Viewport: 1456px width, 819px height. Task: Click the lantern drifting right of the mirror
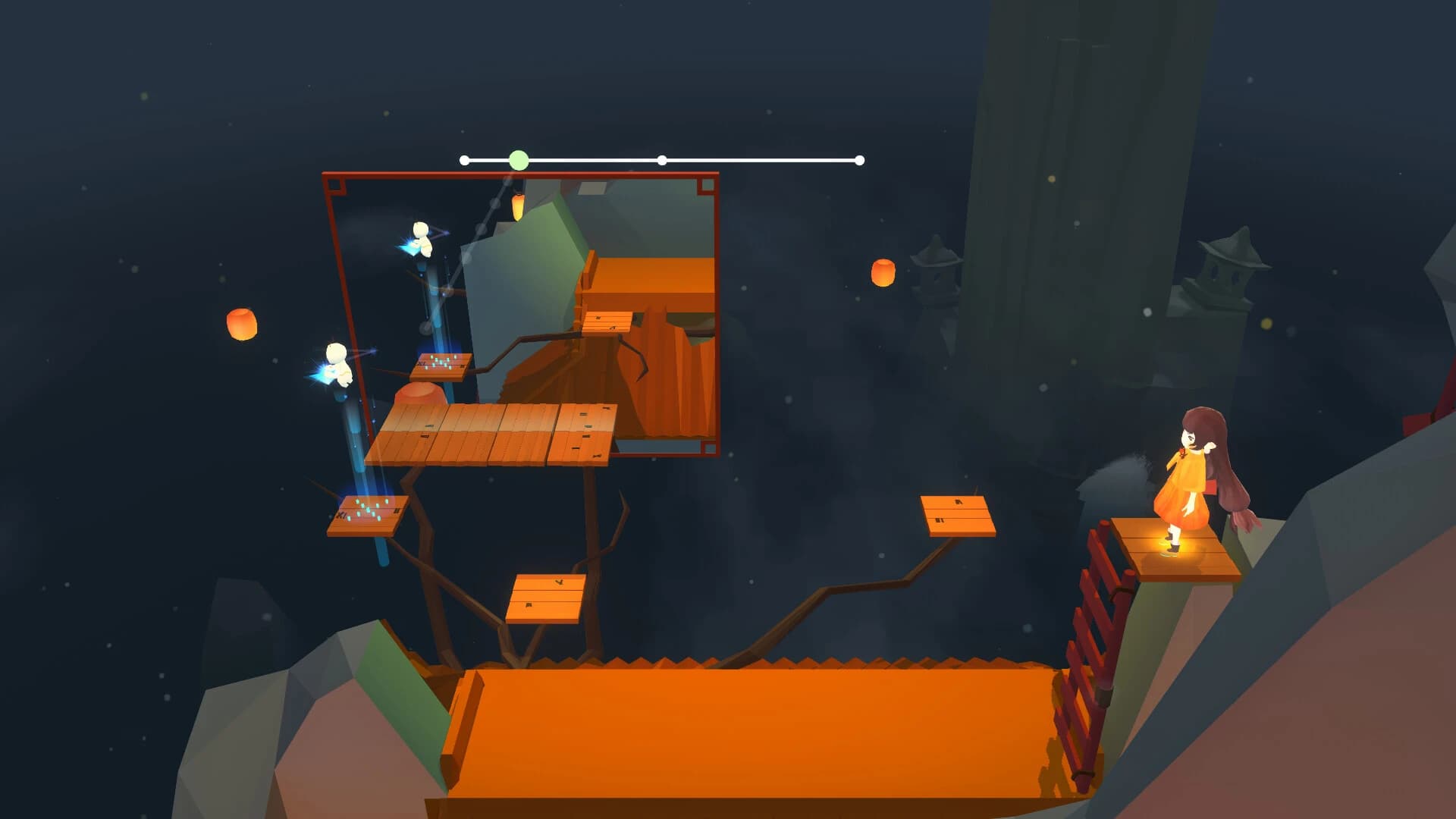[883, 273]
